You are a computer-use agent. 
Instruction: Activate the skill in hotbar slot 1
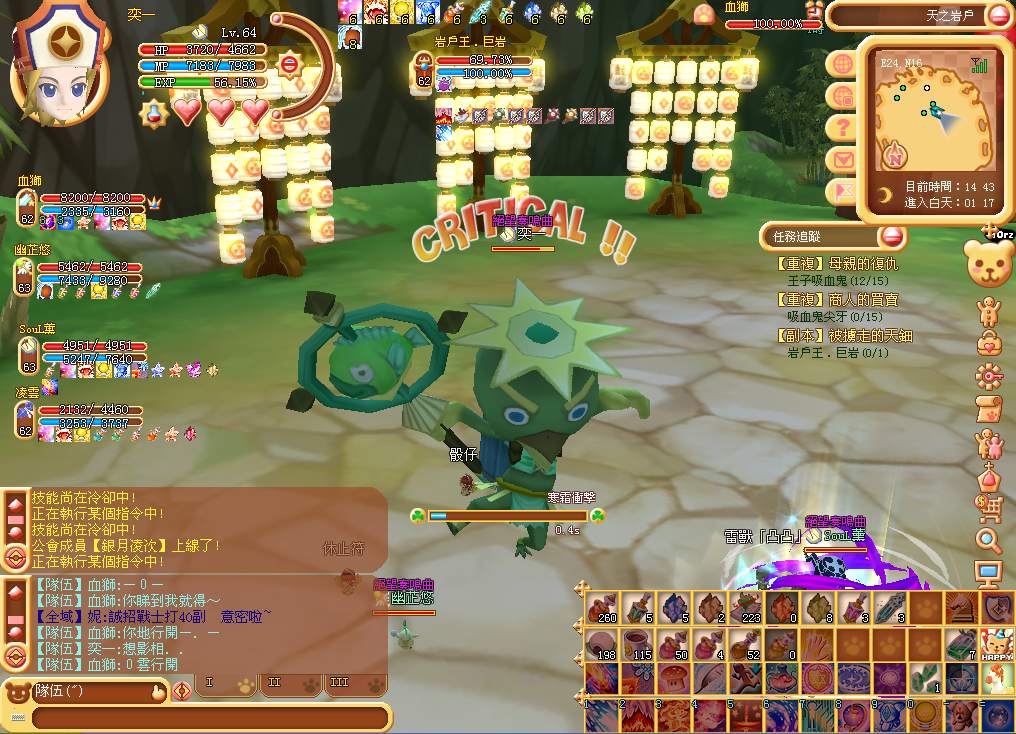point(602,714)
